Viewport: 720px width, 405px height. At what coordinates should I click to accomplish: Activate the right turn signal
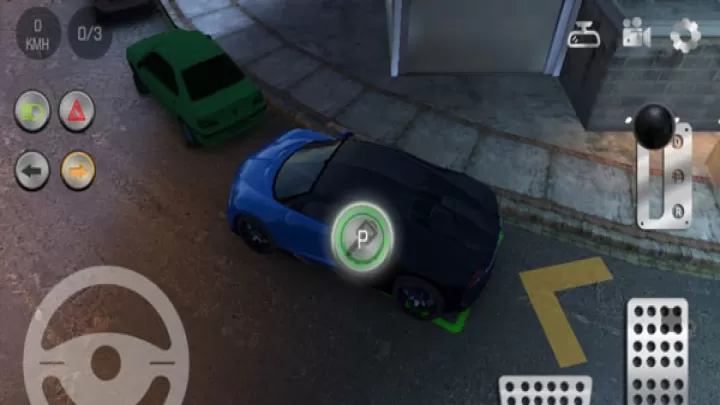[77, 170]
